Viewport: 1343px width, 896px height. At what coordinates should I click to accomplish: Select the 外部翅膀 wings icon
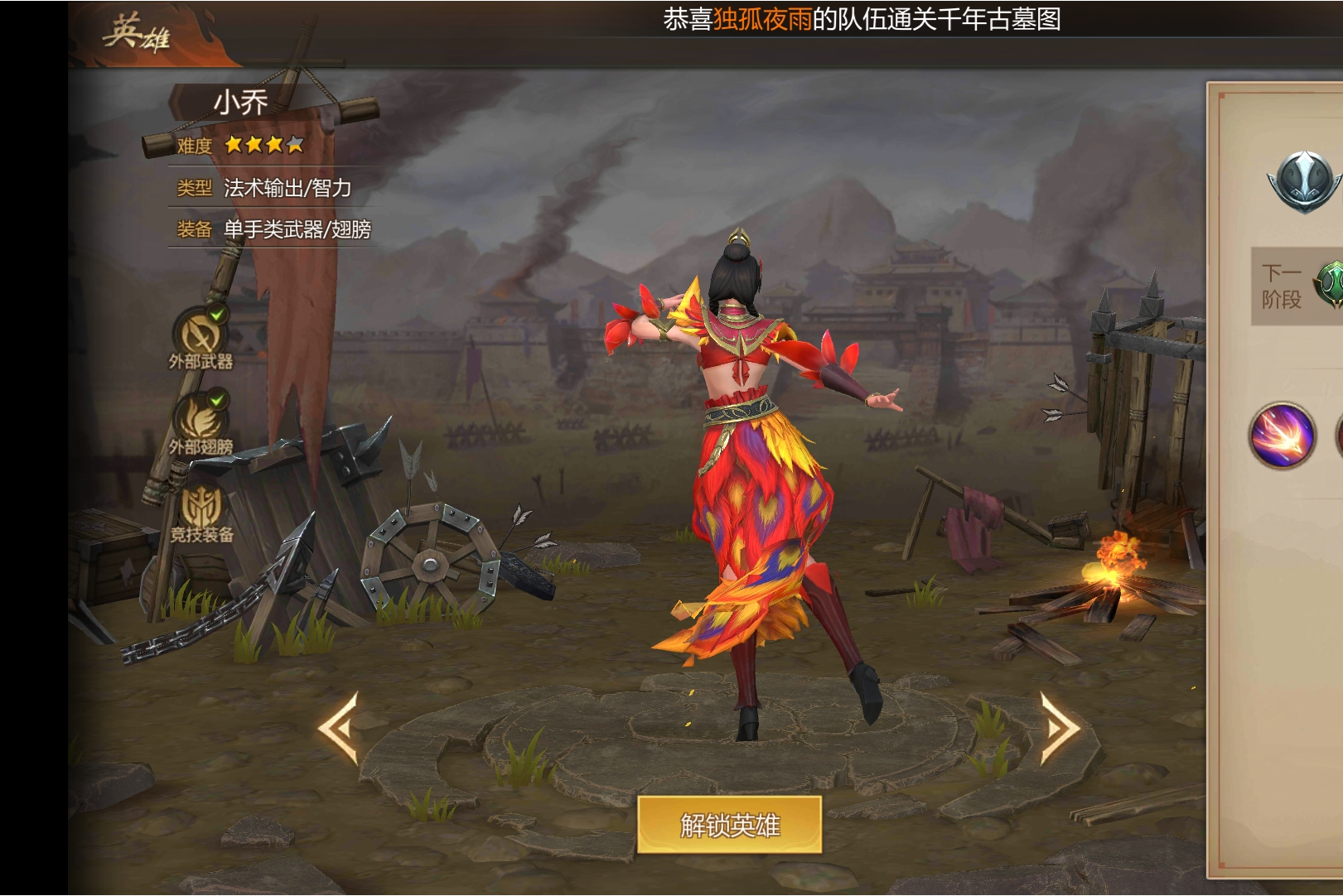click(200, 419)
